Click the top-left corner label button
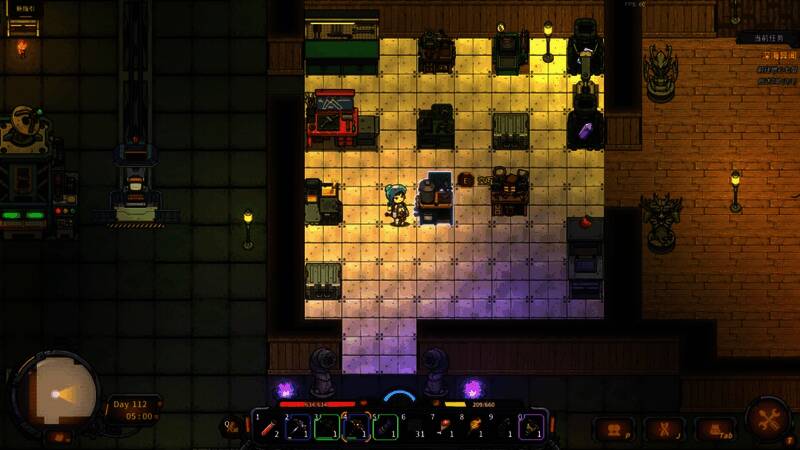 [23, 8]
